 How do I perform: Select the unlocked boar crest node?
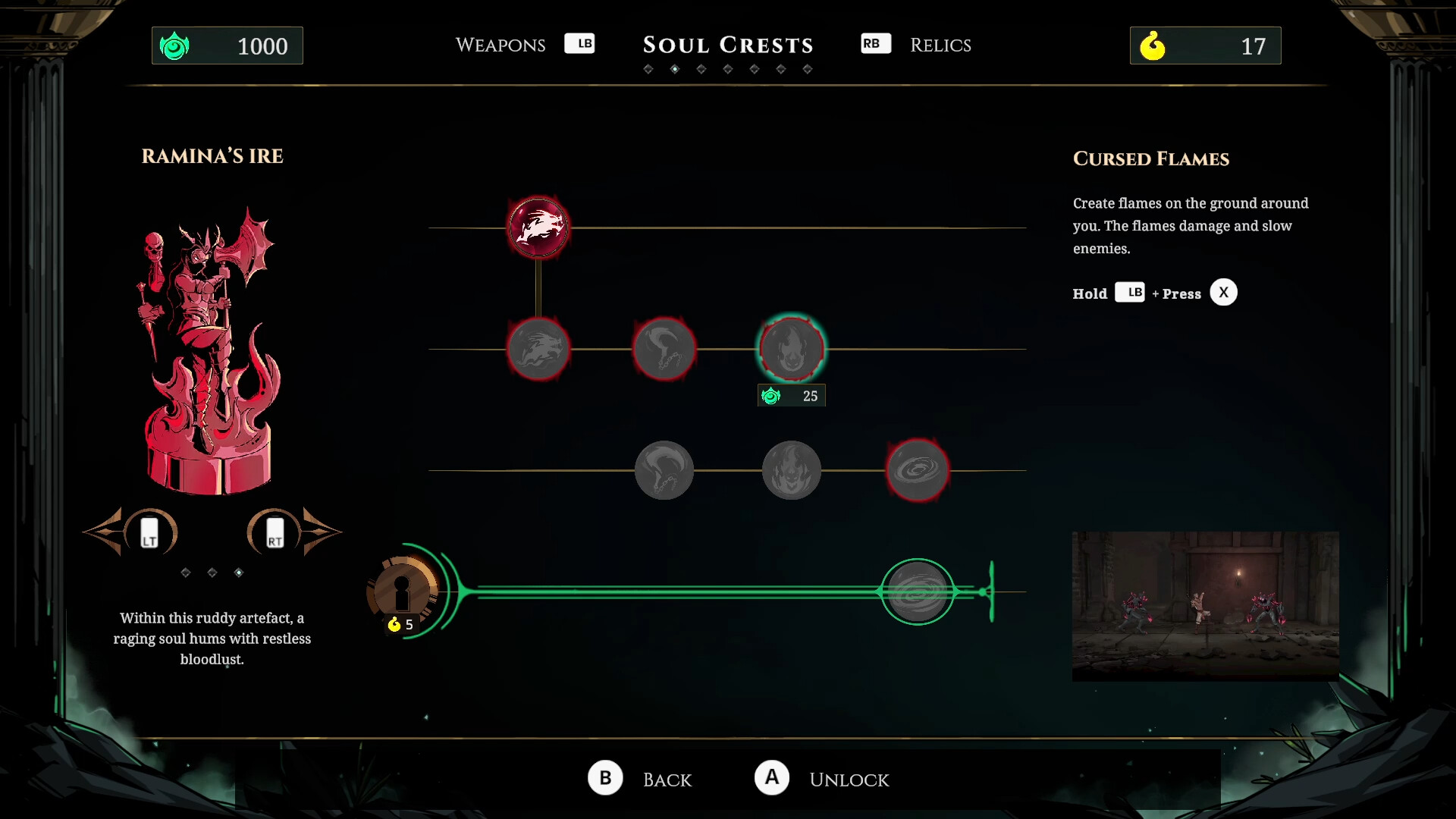[538, 227]
